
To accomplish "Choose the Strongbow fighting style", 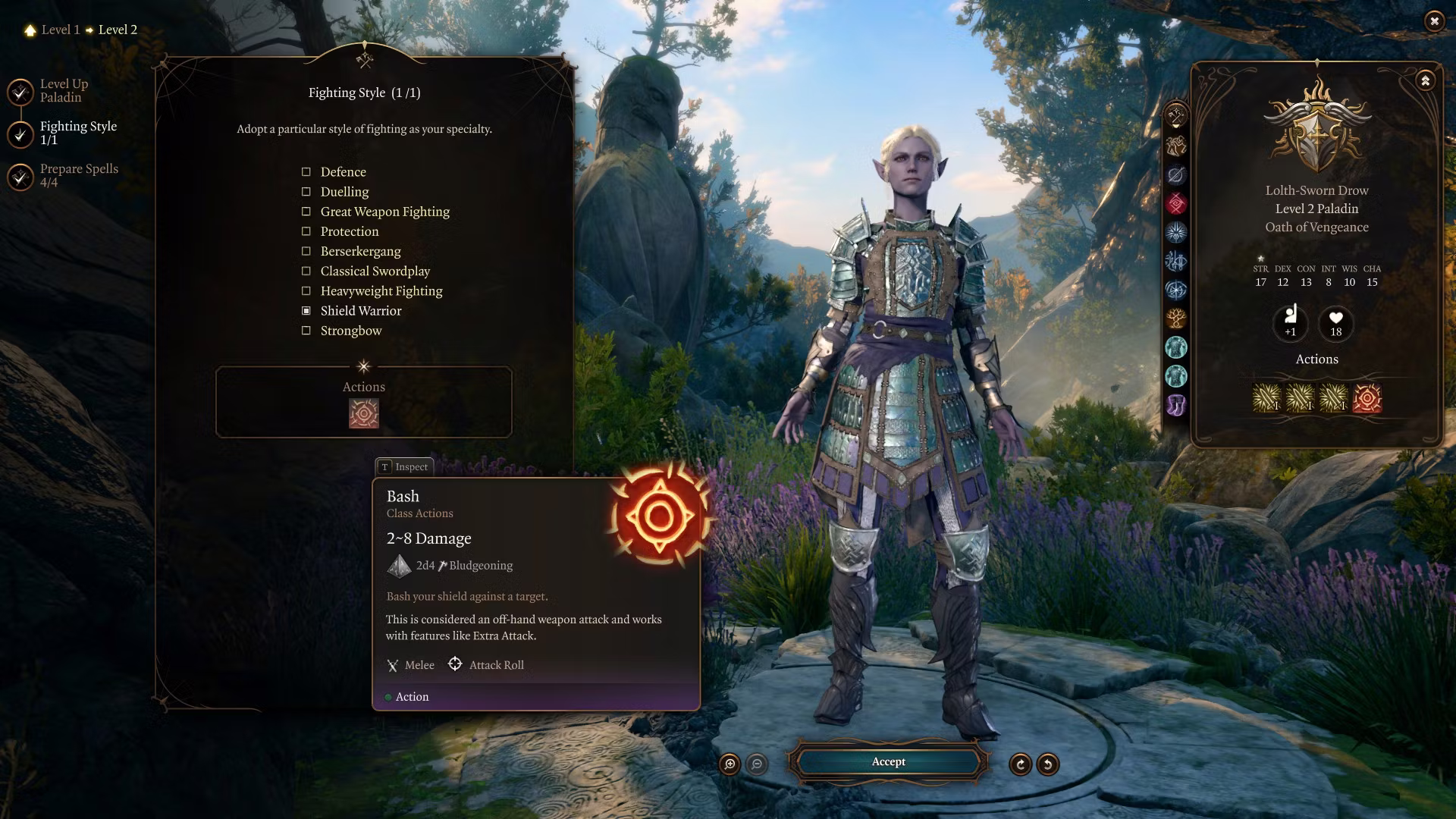I will (306, 331).
